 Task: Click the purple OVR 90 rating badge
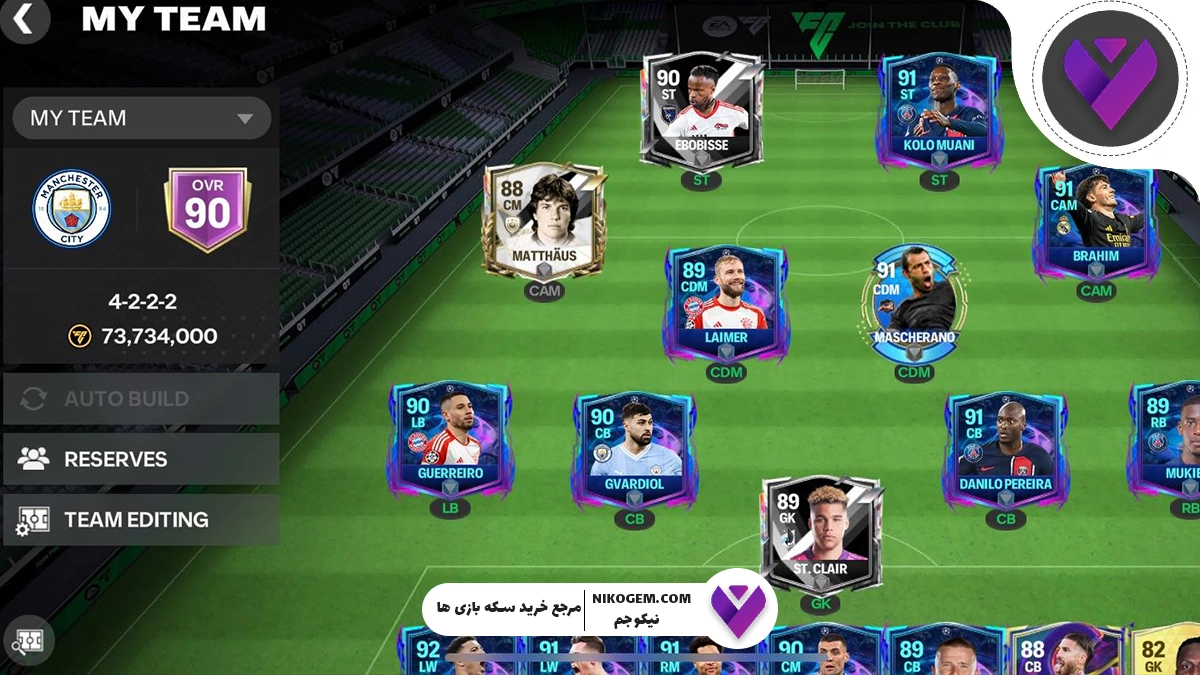pos(207,209)
